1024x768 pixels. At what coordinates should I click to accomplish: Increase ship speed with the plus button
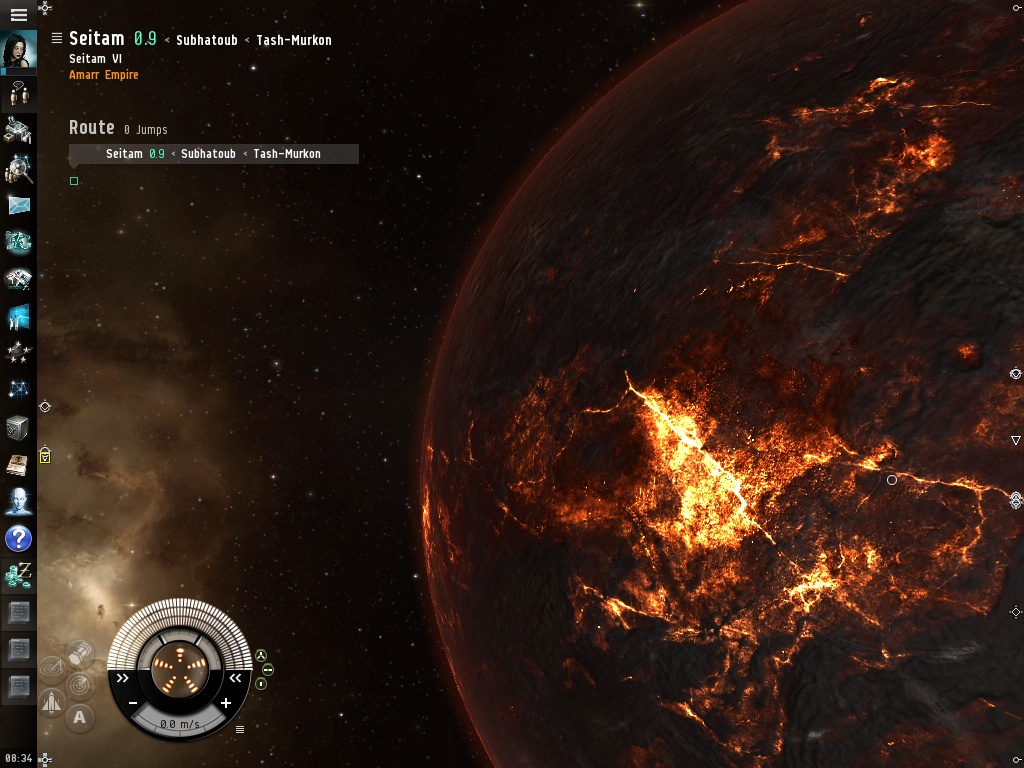pyautogui.click(x=226, y=704)
